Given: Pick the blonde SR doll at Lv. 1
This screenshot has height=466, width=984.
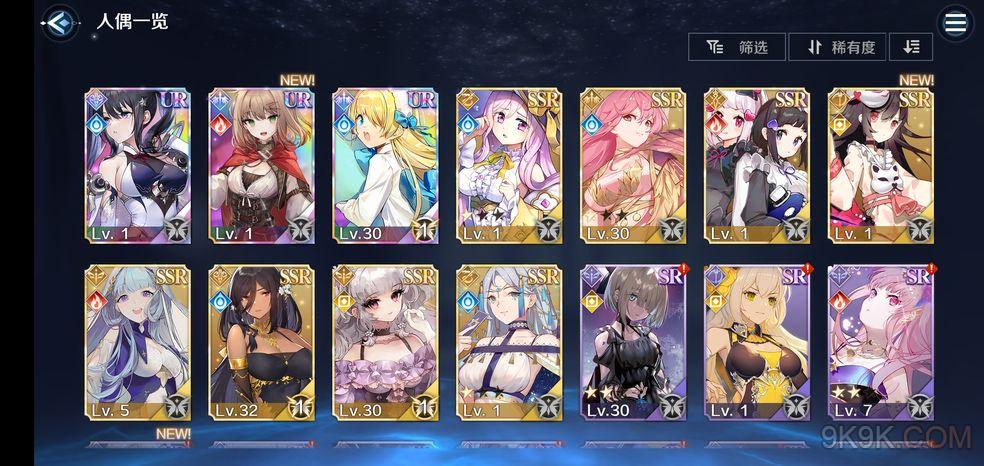Looking at the screenshot, I should tap(757, 342).
